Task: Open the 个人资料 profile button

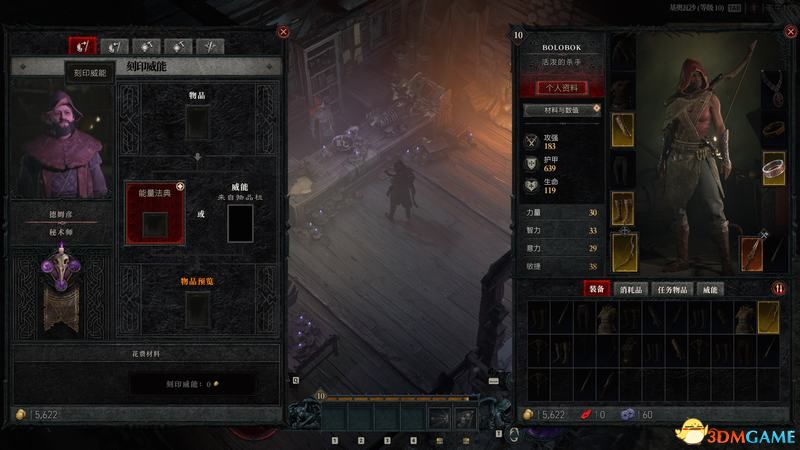Action: [562, 87]
